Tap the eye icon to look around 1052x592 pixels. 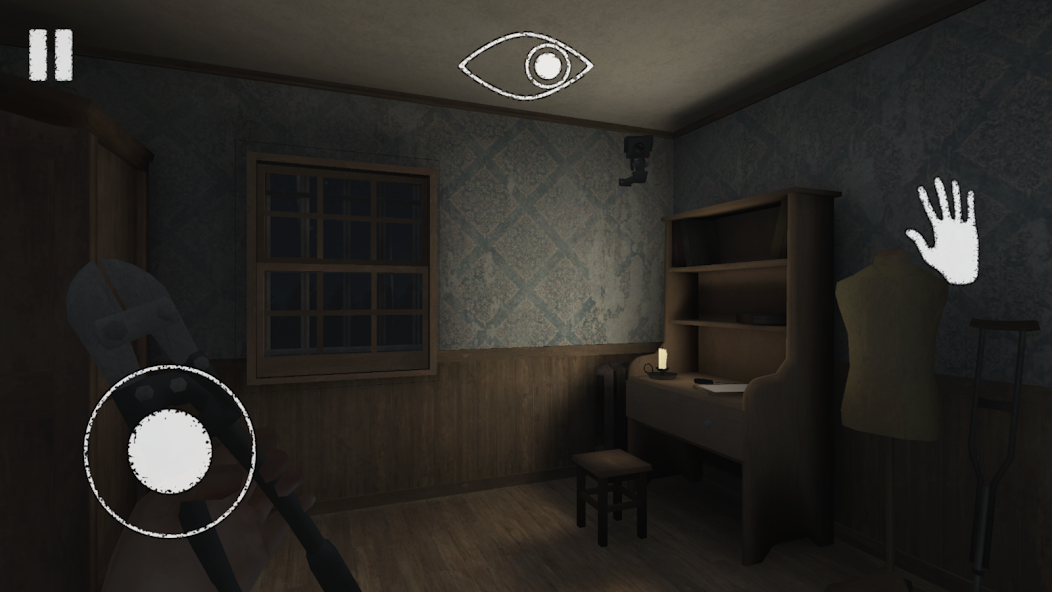point(526,66)
